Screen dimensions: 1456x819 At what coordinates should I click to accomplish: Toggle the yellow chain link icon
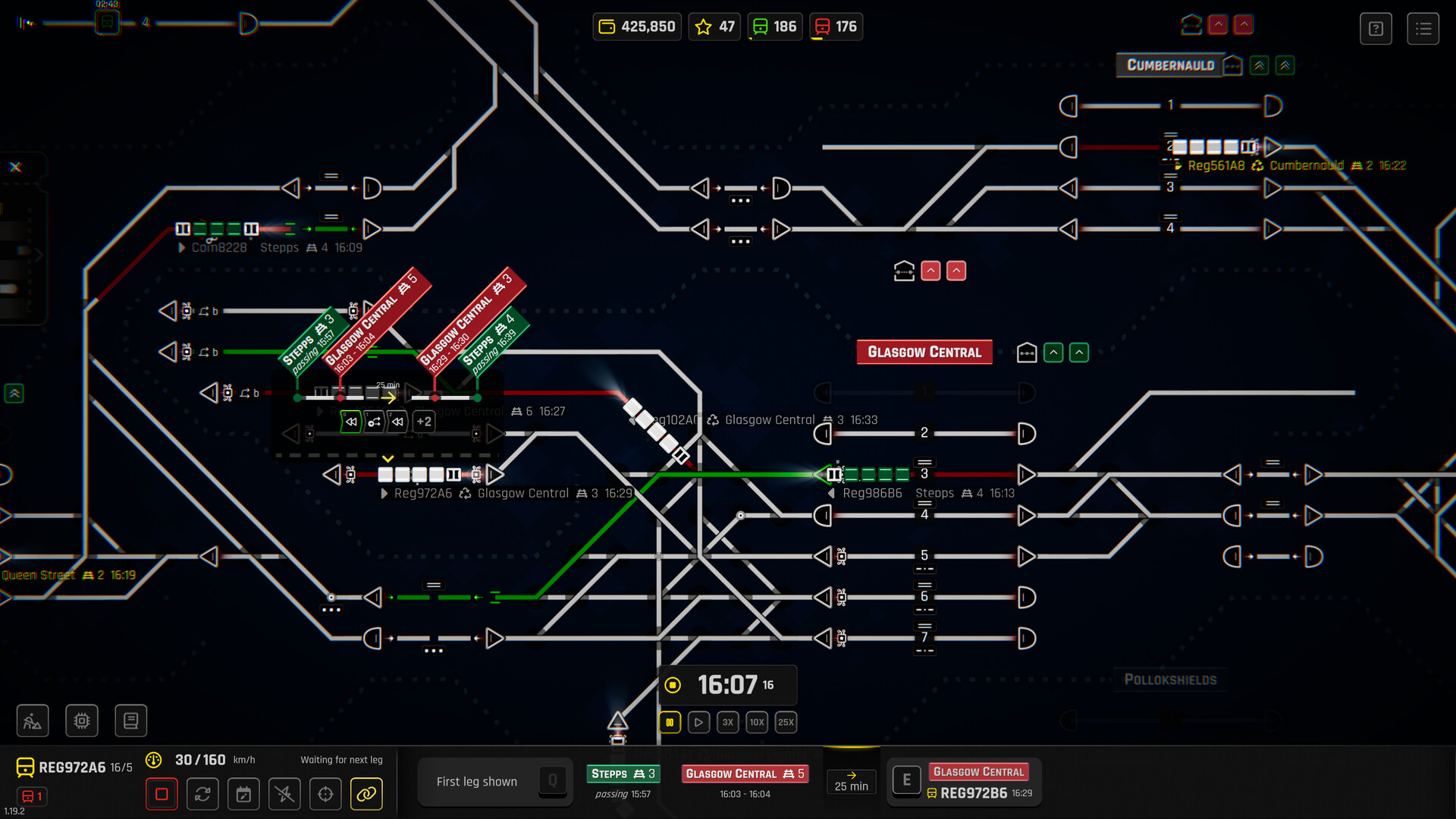pyautogui.click(x=366, y=794)
